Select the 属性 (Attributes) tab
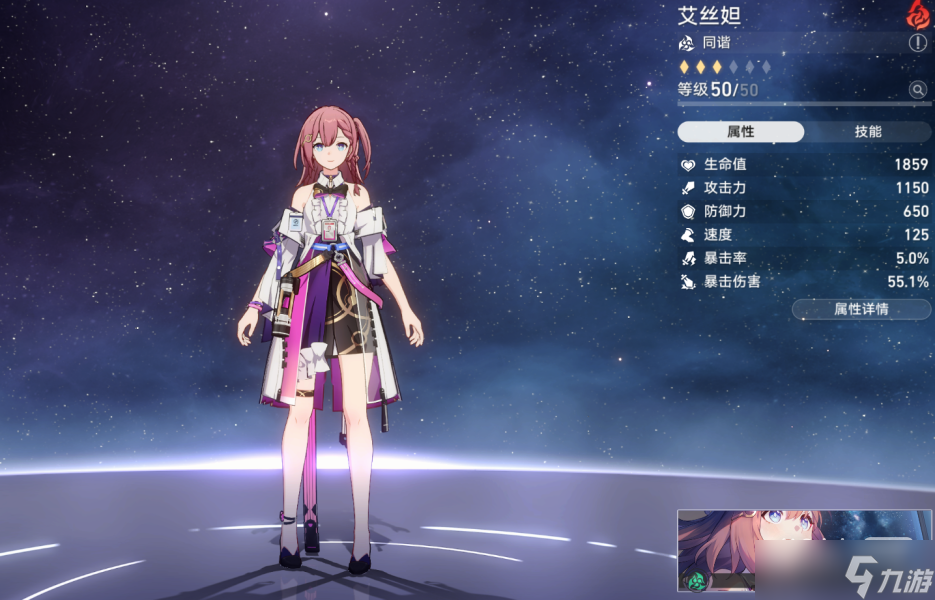This screenshot has width=935, height=600. pos(740,132)
